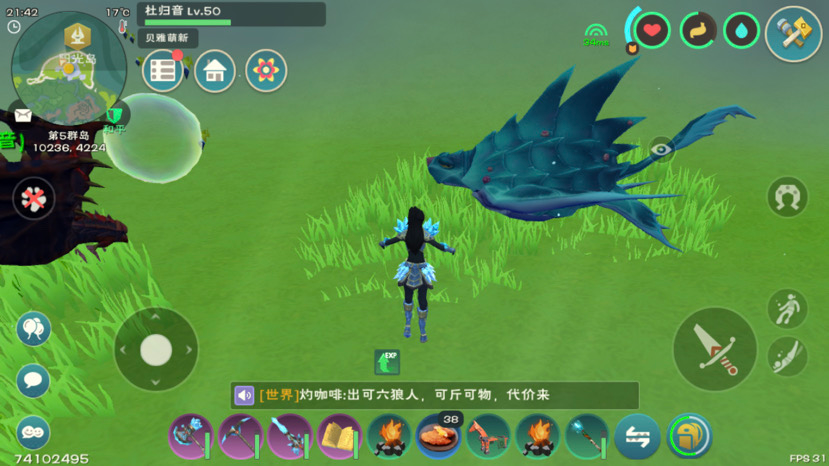829x466 pixels.
Task: Attack with the sword button
Action: (x=714, y=349)
